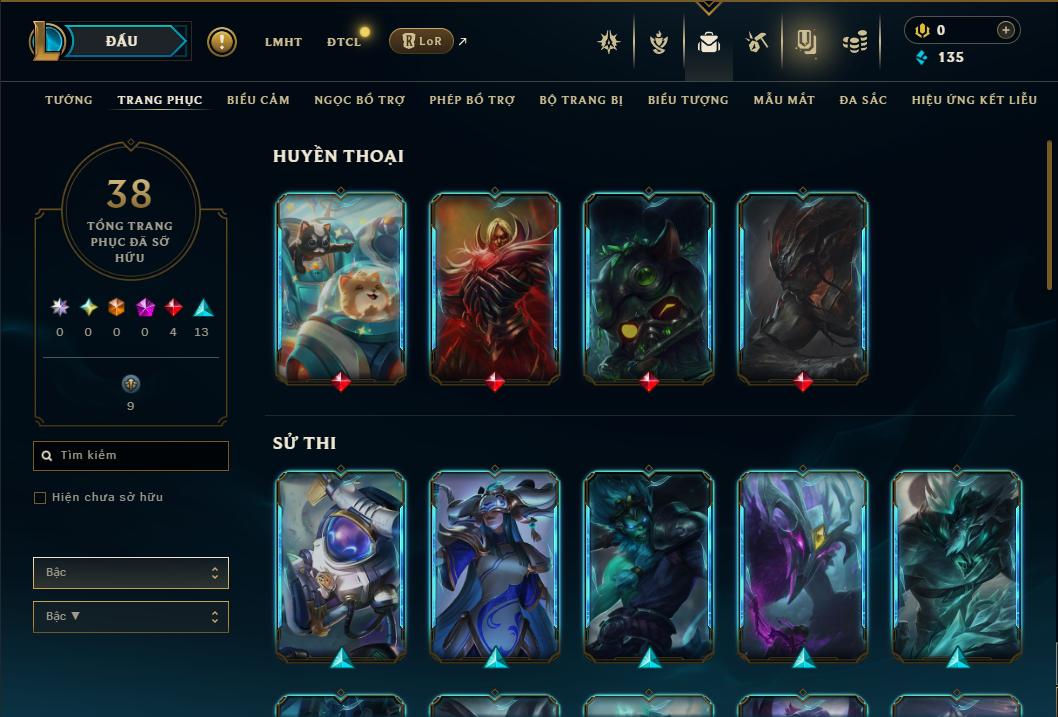Screen dimensions: 1058x717
Task: Switch to the TƯỚNG tab
Action: pyautogui.click(x=69, y=100)
